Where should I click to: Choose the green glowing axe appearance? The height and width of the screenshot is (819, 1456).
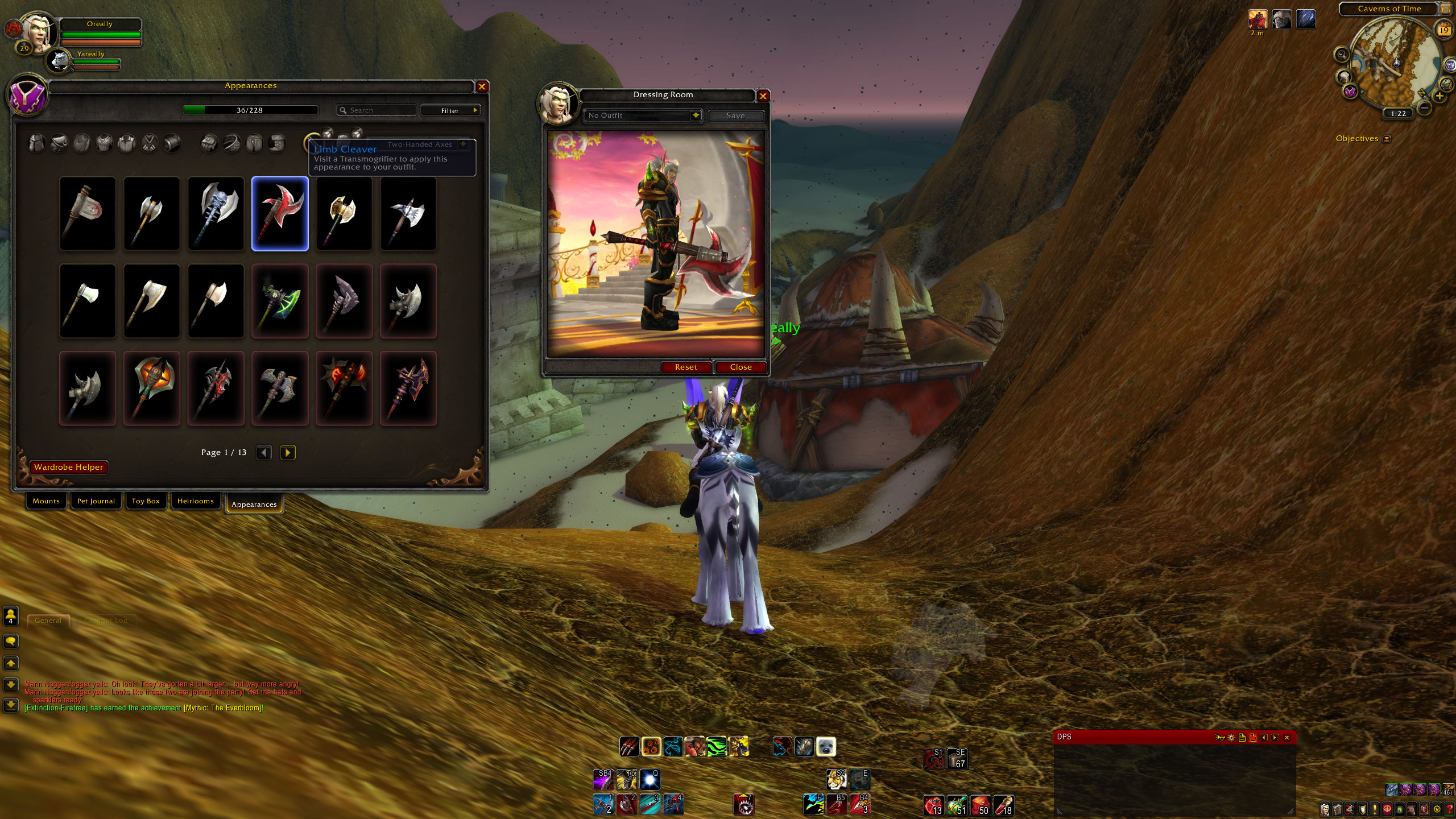280,301
